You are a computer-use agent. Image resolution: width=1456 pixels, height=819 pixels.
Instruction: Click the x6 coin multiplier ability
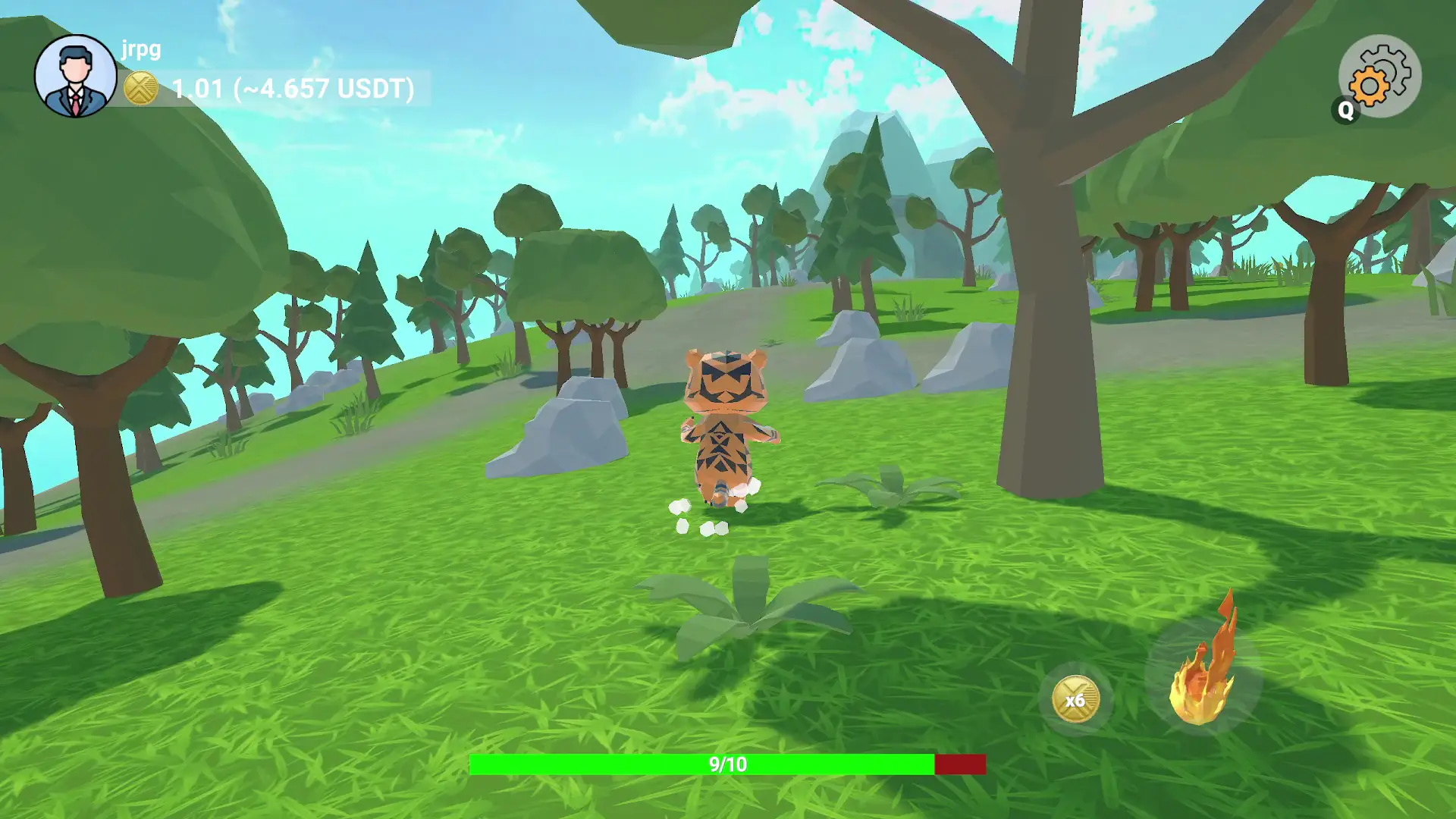(1077, 698)
